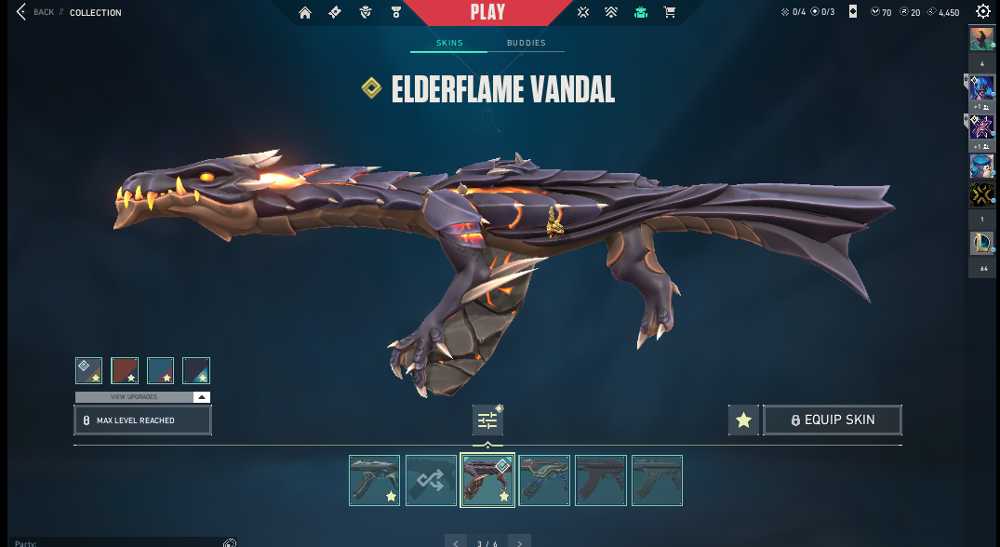Select the currently highlighted Elderflame skin thumbnail
The image size is (1000, 547).
click(x=487, y=481)
